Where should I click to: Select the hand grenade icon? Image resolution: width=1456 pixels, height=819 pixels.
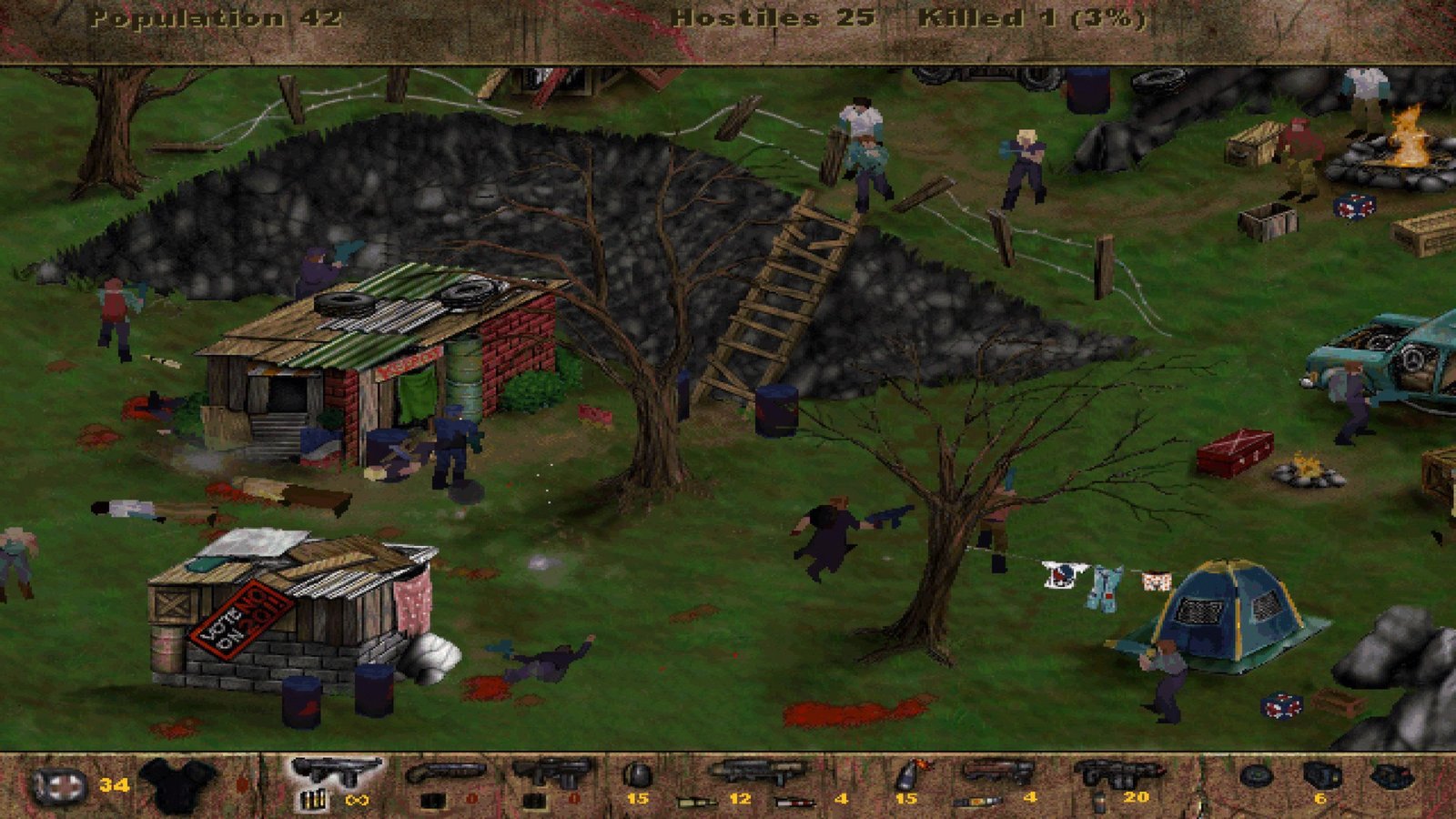(637, 775)
